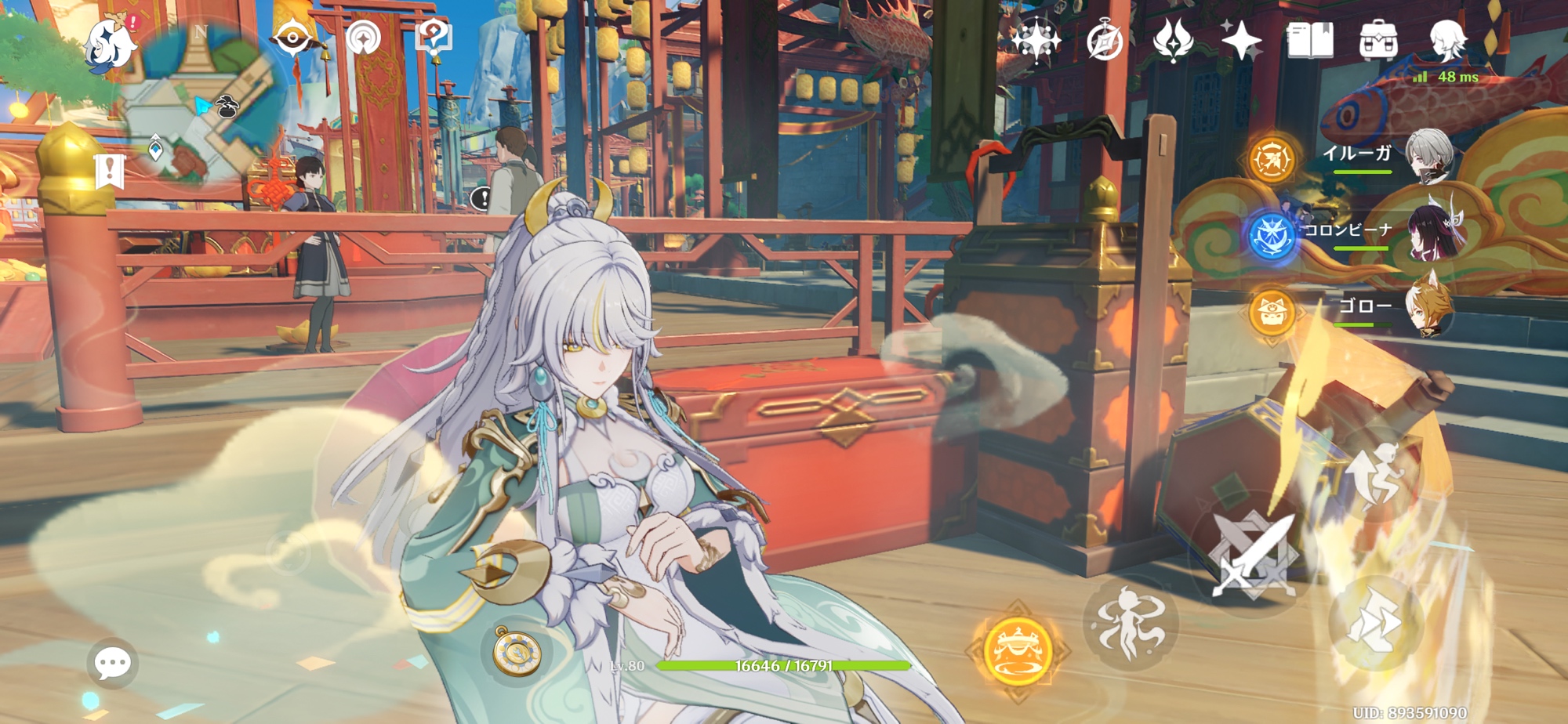Open the quest bookmark with exclamation mark
Image resolution: width=1568 pixels, height=724 pixels.
[110, 171]
